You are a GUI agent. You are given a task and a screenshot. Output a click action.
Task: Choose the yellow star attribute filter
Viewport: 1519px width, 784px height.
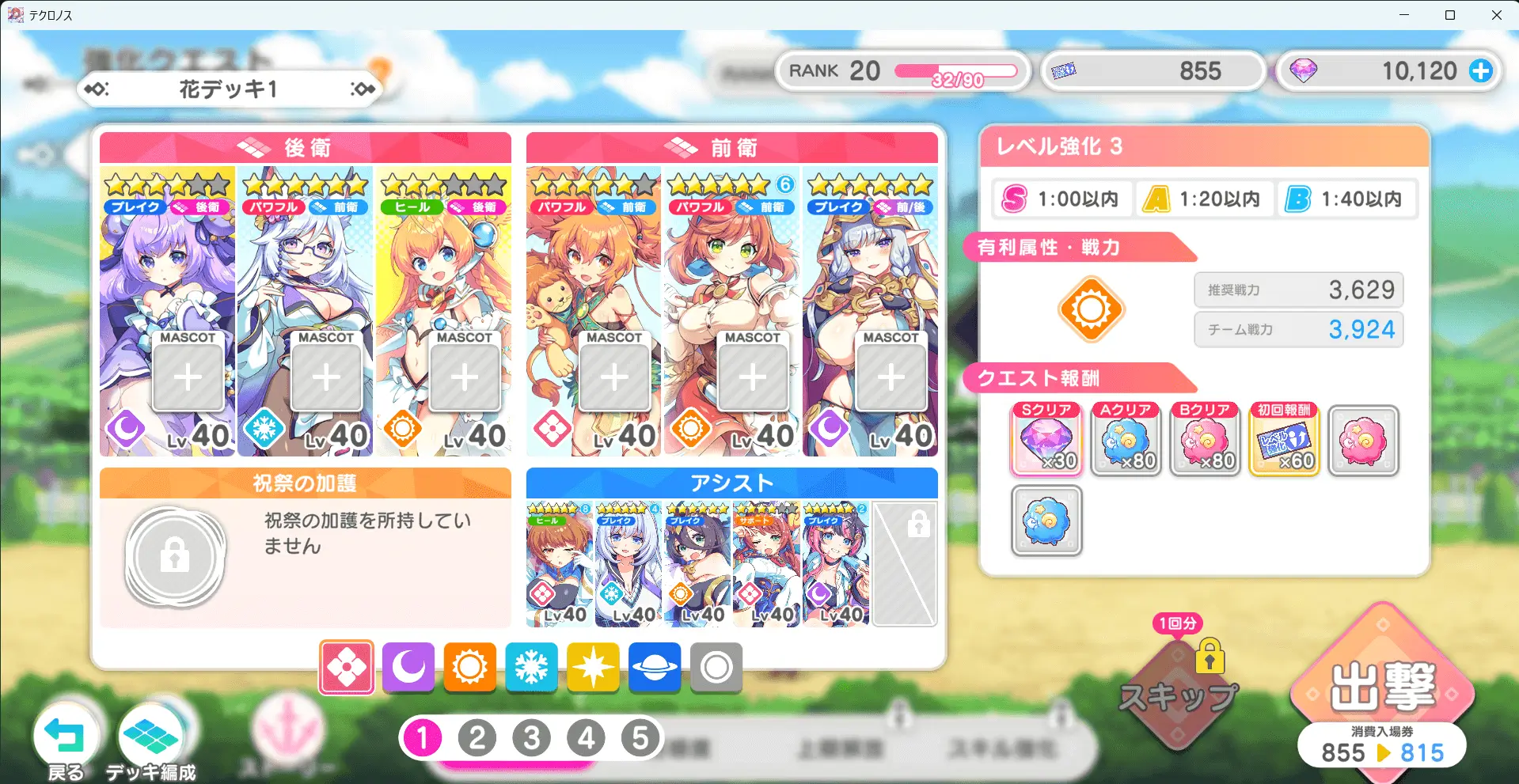tap(593, 668)
